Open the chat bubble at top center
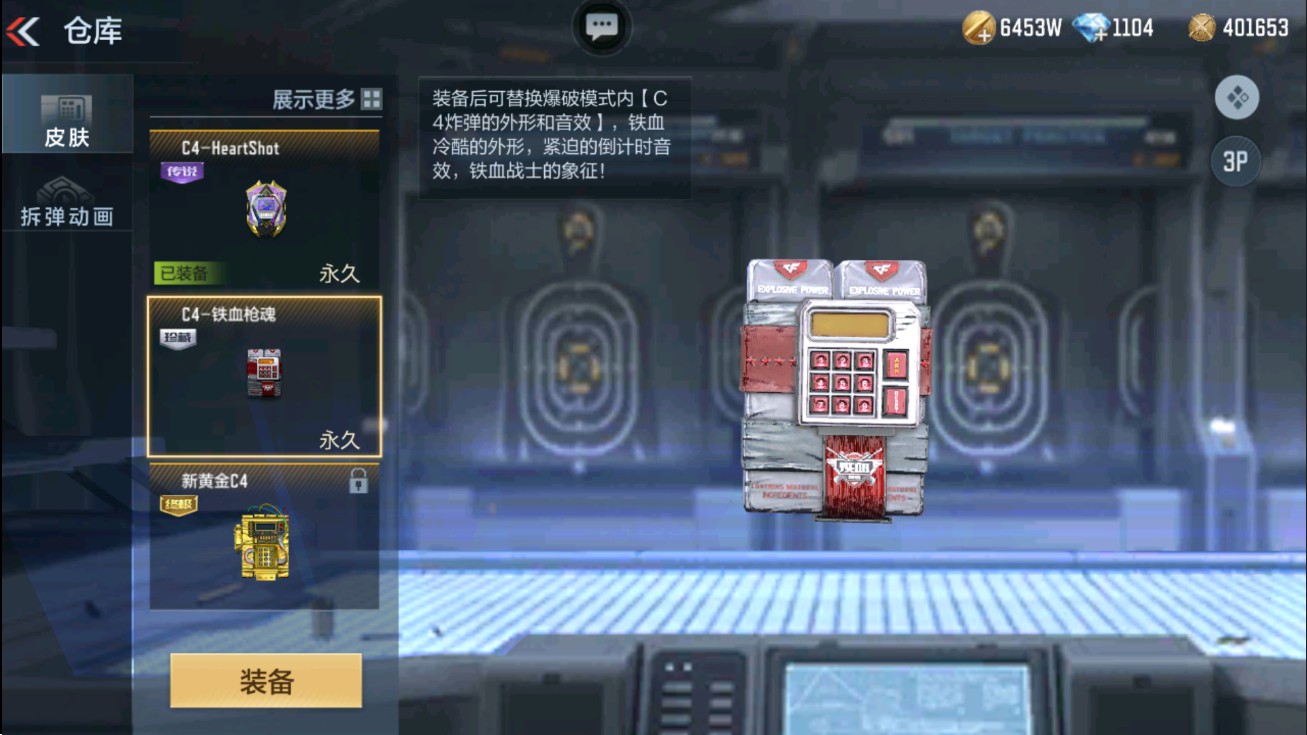 [602, 26]
